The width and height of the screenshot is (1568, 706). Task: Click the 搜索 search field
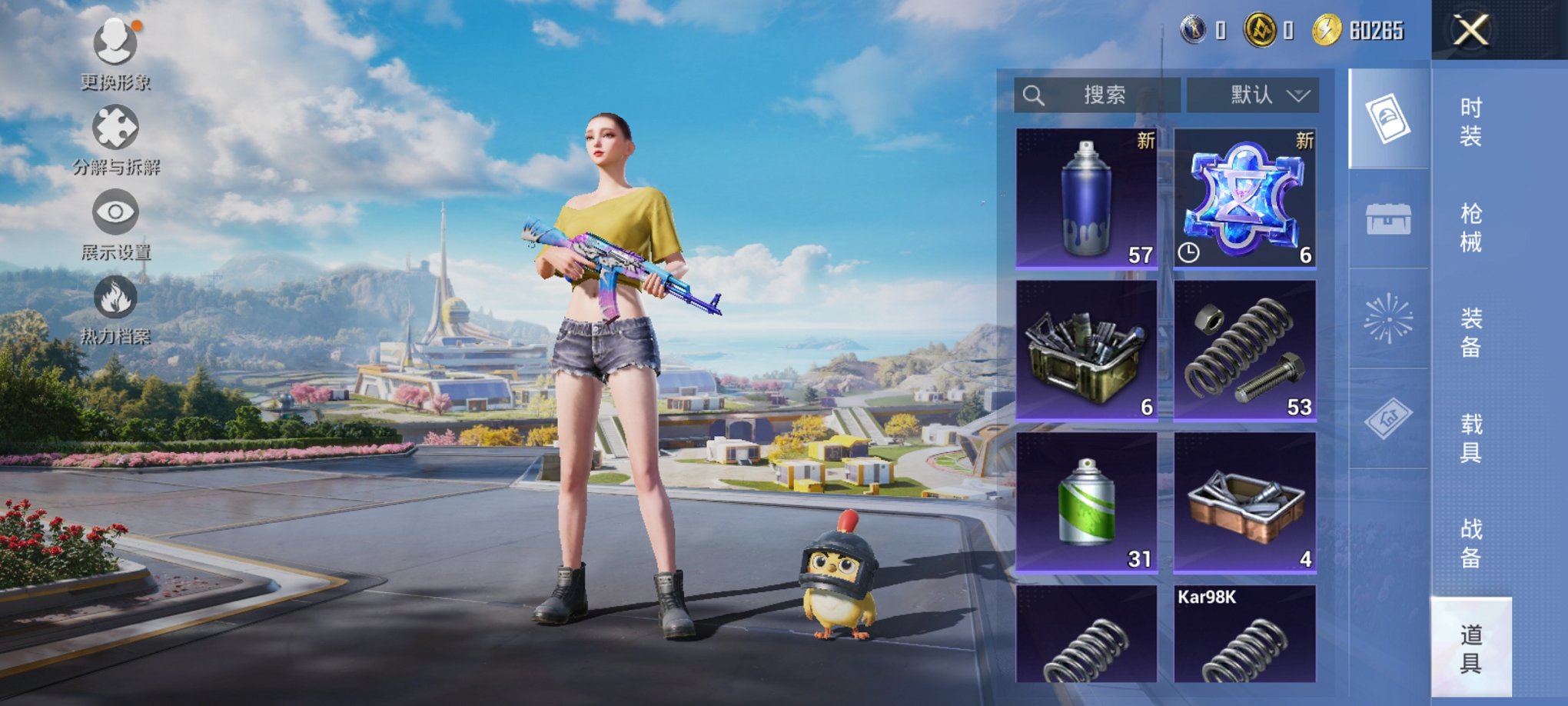pyautogui.click(x=1097, y=95)
